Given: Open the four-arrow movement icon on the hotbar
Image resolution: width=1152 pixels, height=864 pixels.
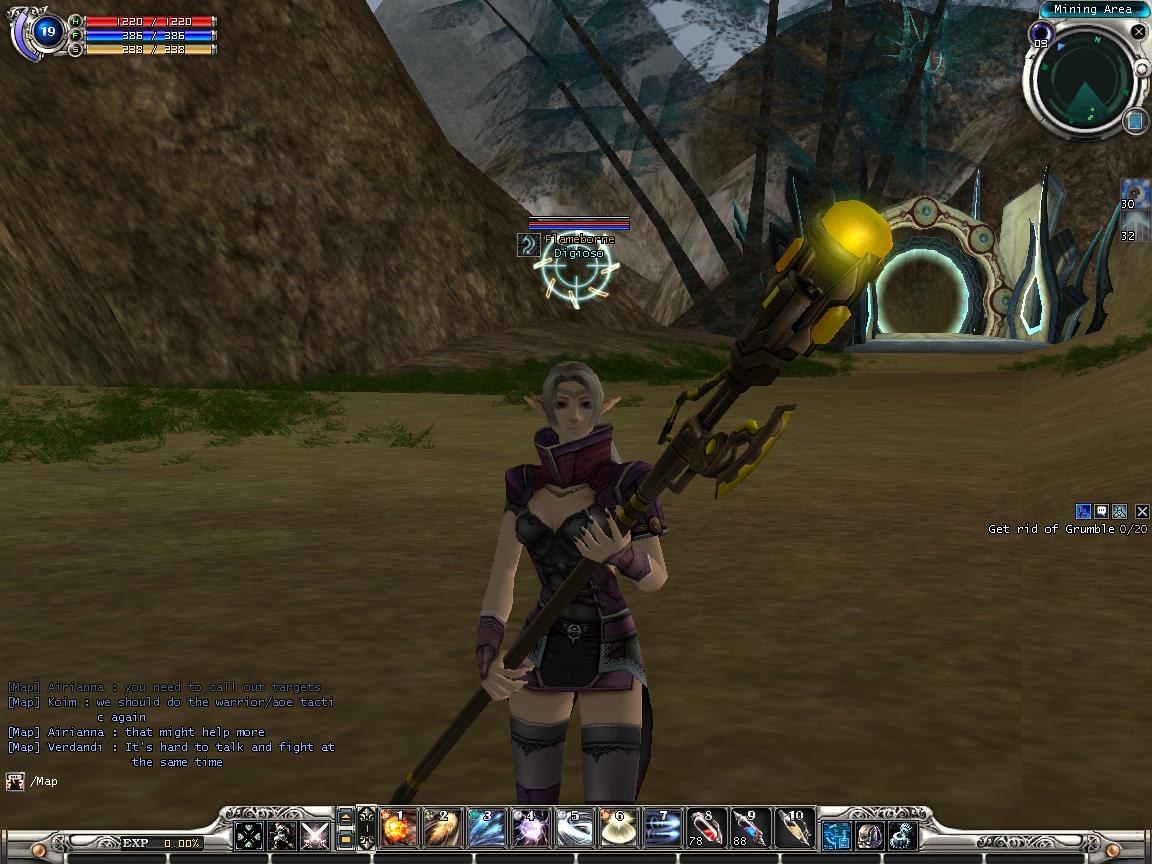Looking at the screenshot, I should pyautogui.click(x=249, y=835).
